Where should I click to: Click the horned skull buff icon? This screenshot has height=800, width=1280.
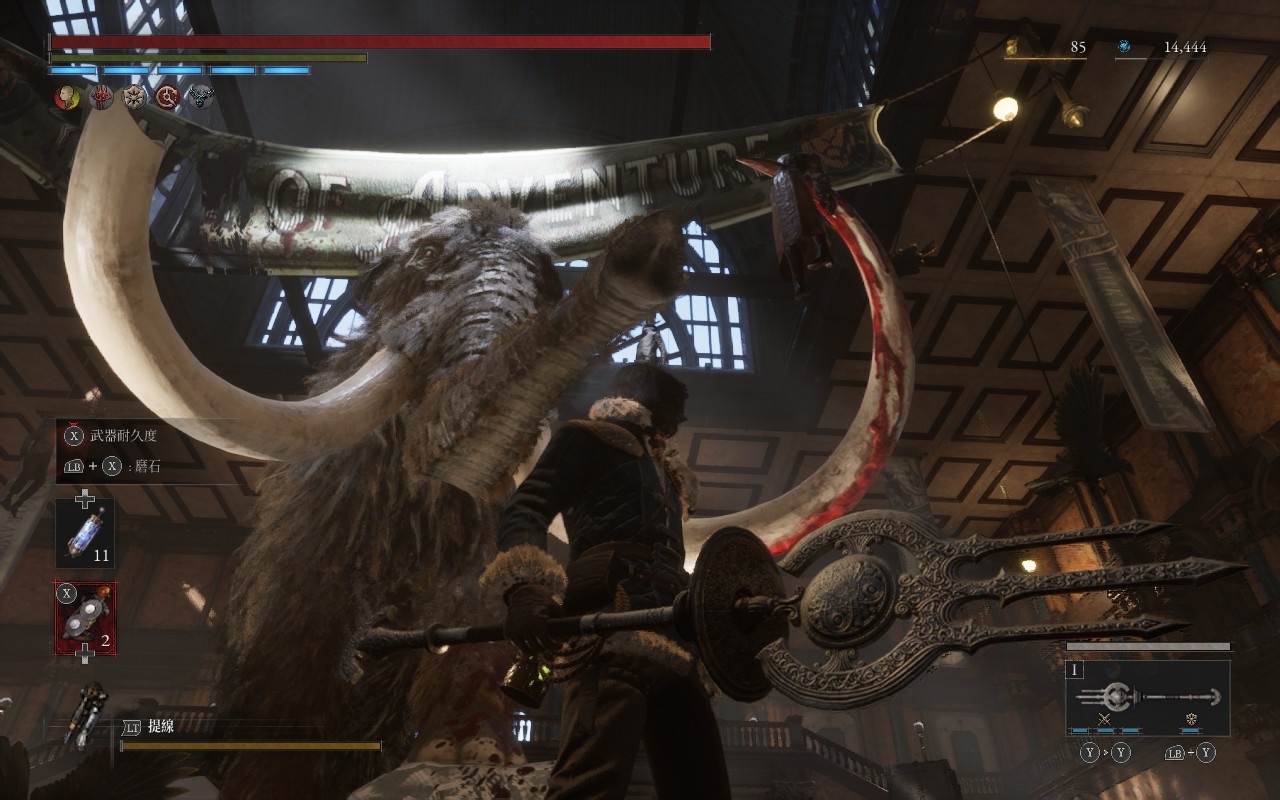click(x=200, y=97)
